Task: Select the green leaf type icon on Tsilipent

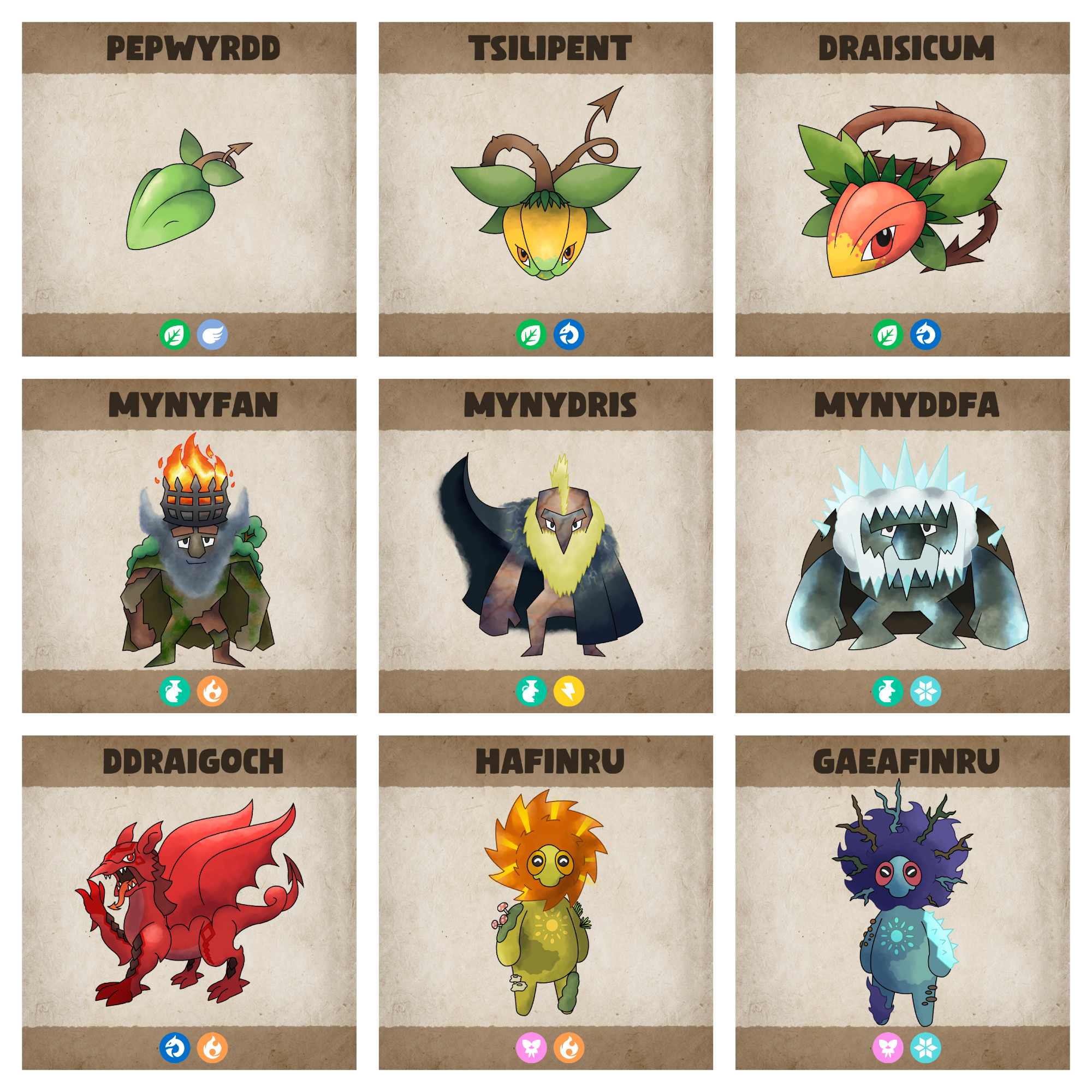Action: click(x=531, y=335)
